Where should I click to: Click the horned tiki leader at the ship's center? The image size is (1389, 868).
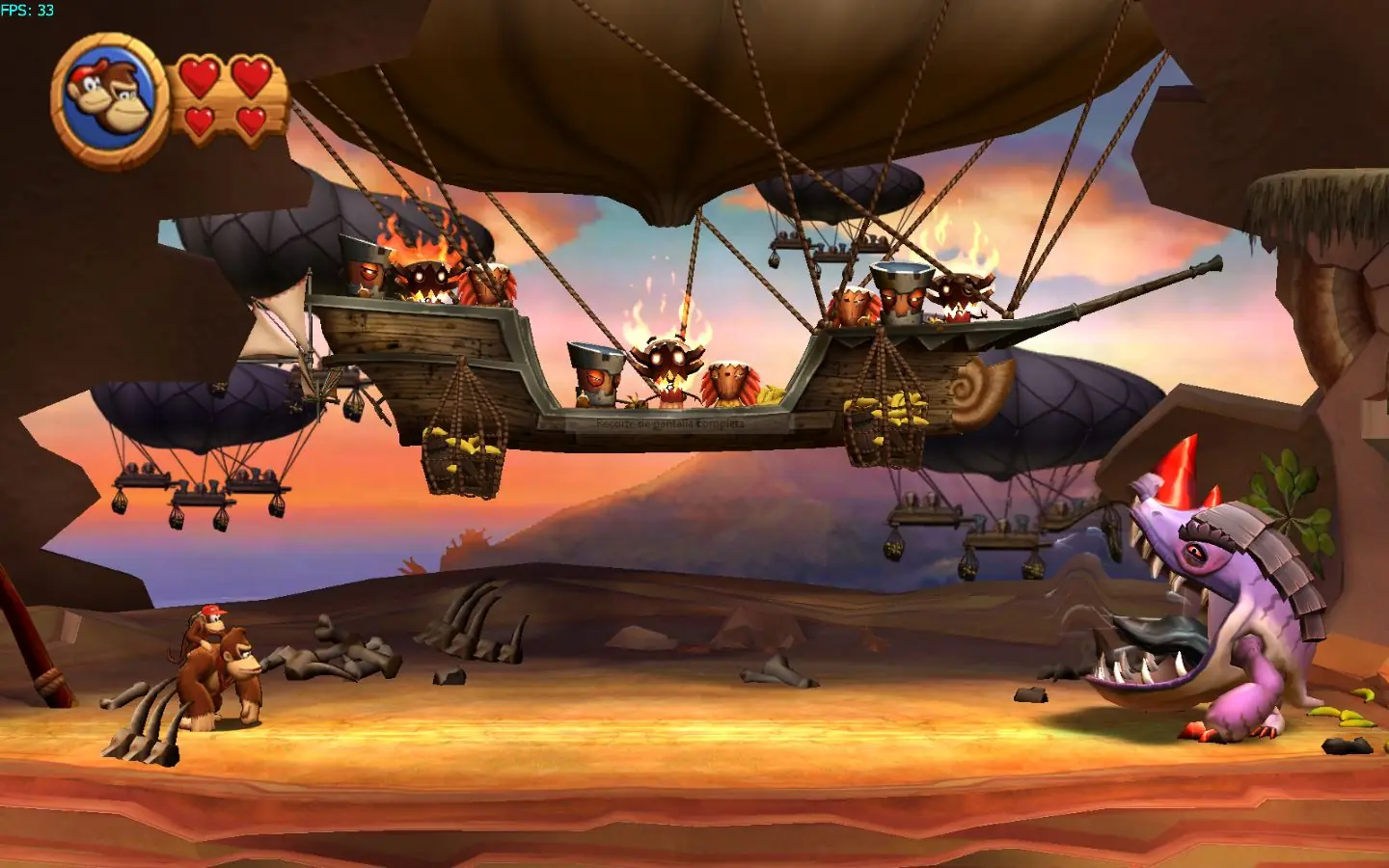[x=666, y=366]
